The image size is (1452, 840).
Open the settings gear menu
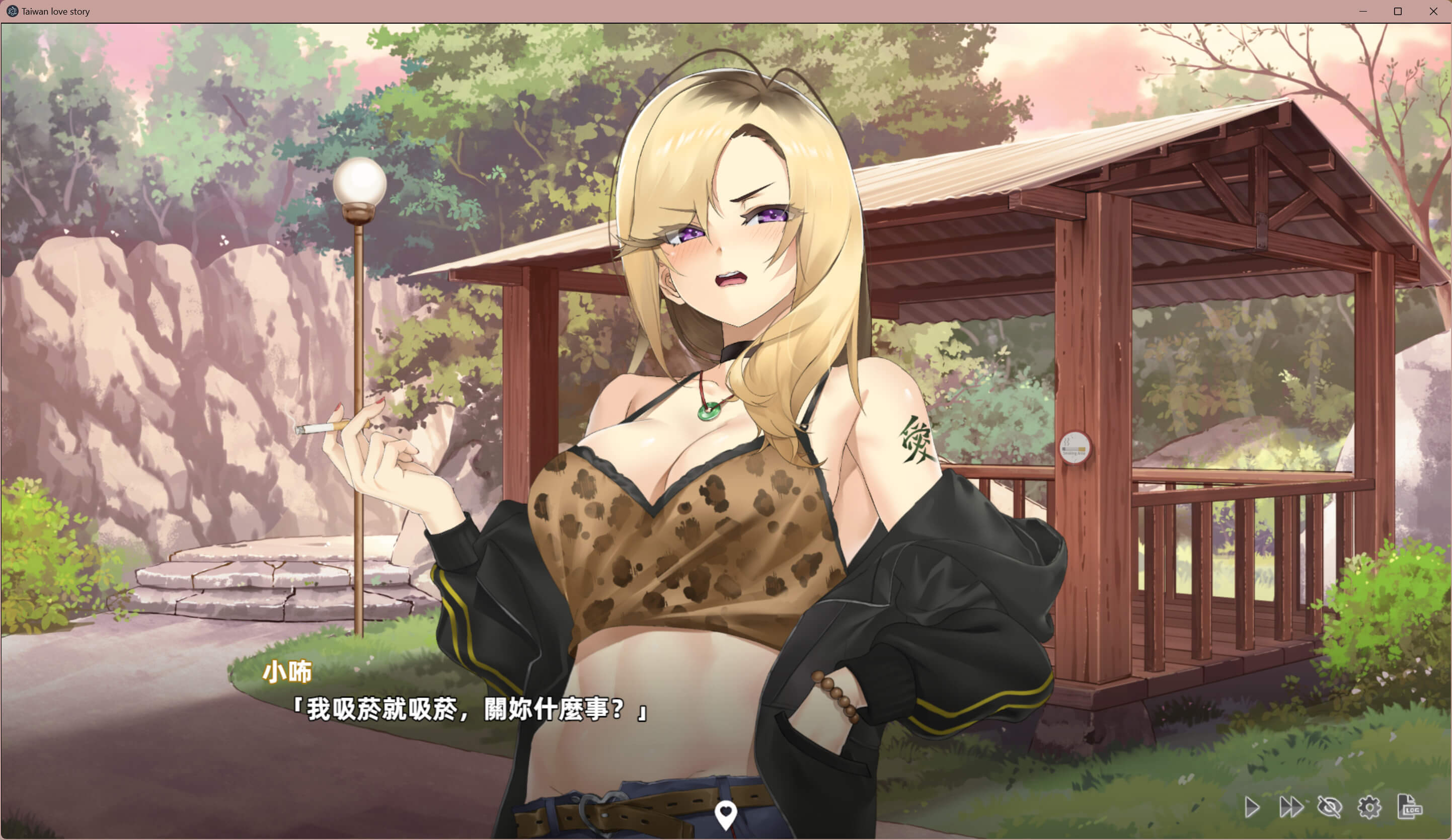click(x=1369, y=807)
